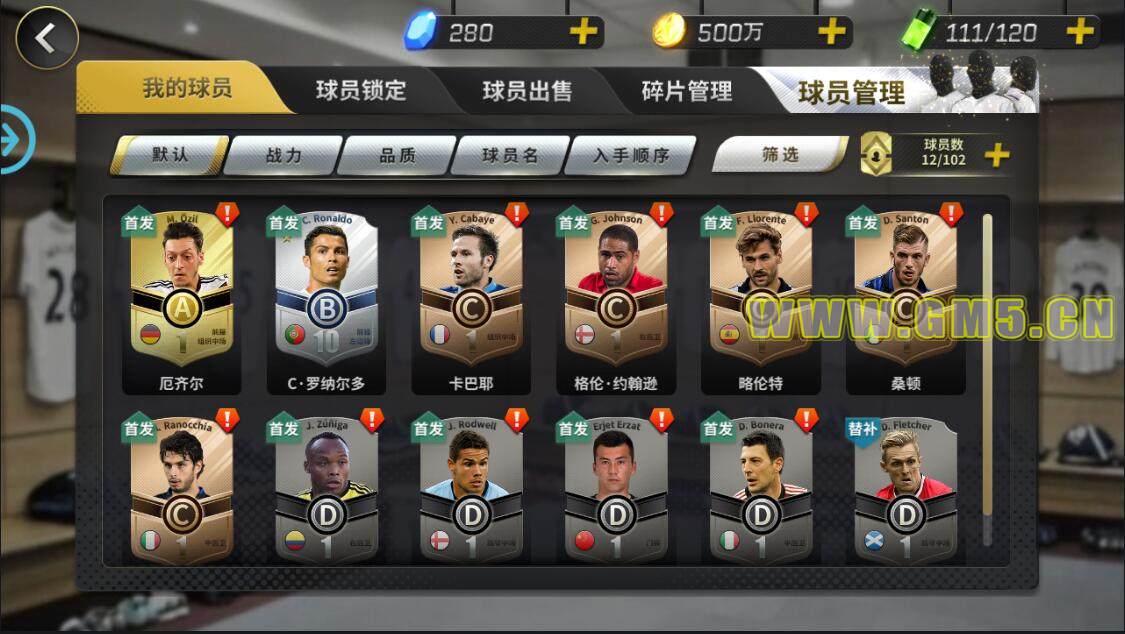Buy more gold coins

pos(832,32)
